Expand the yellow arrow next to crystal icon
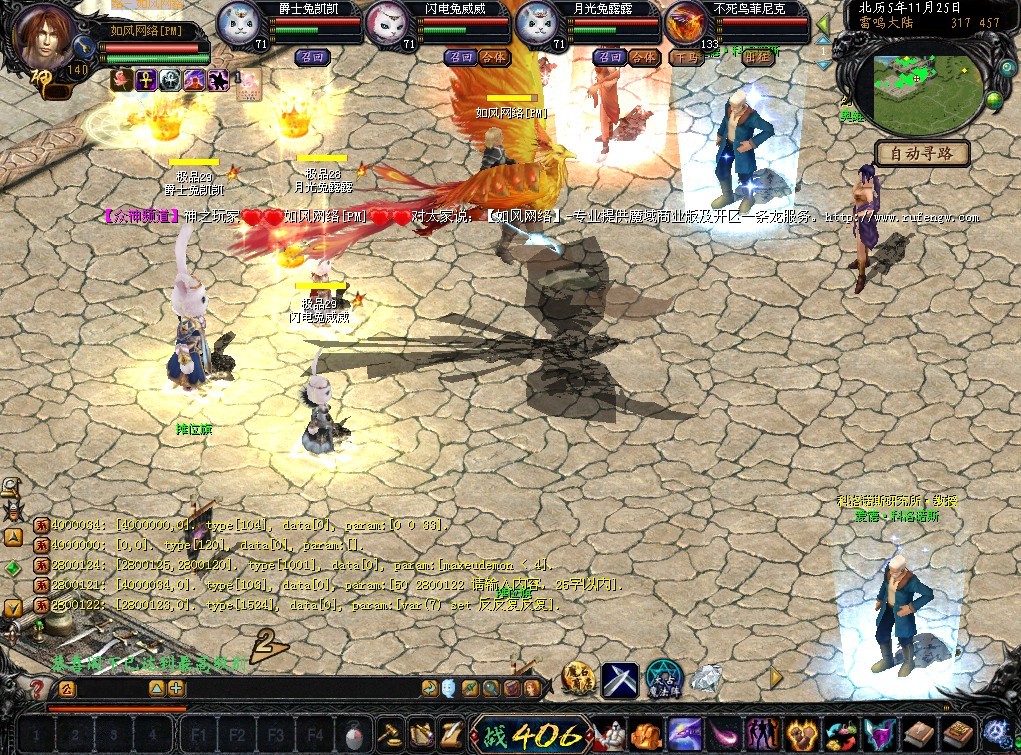Screen dimensions: 1021x755 776,678
